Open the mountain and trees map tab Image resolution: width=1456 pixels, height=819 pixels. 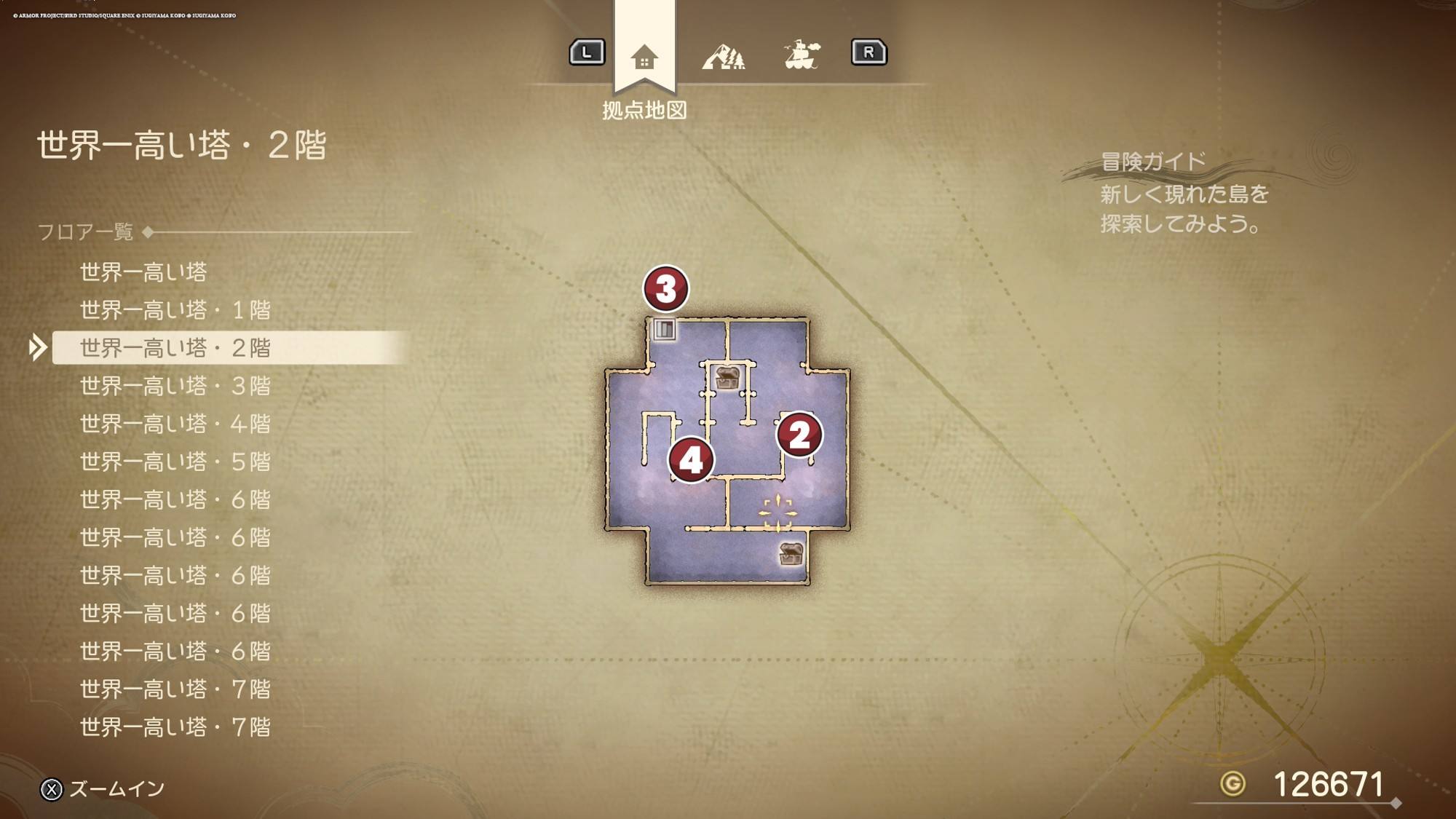[723, 56]
